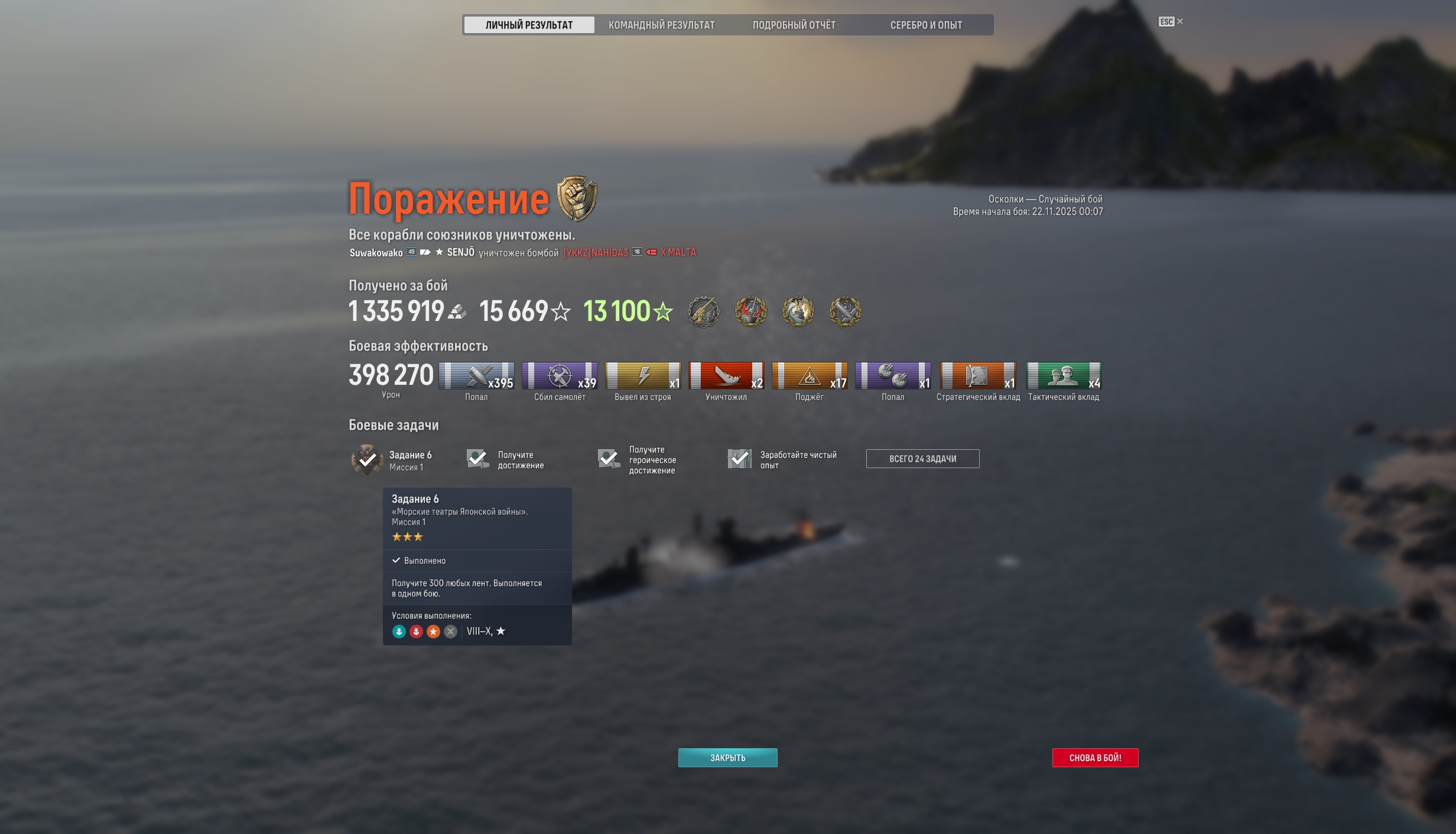1456x834 pixels.
Task: Close the results screen with the X
Action: 1180,21
